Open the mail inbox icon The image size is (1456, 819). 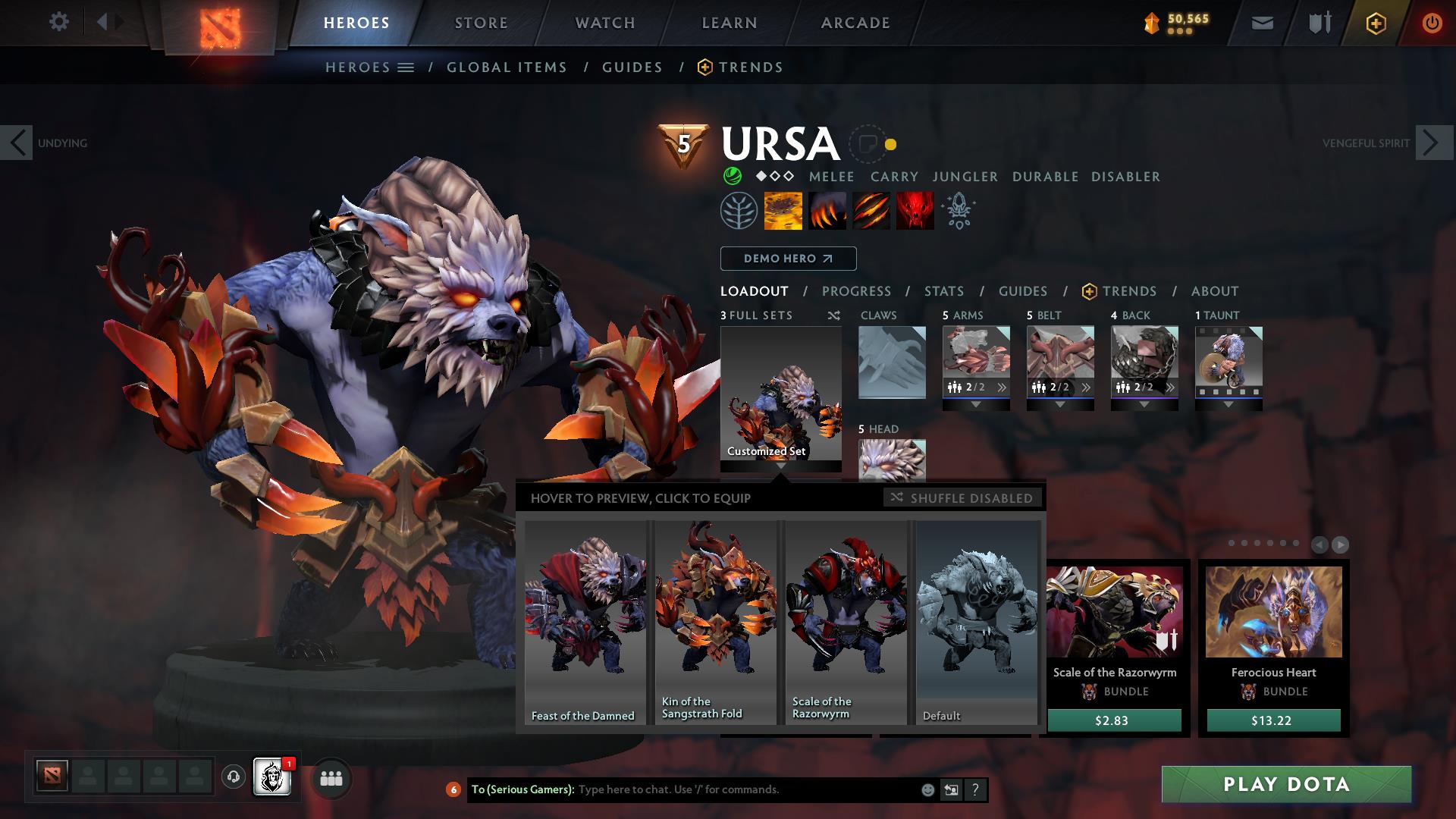click(1262, 23)
